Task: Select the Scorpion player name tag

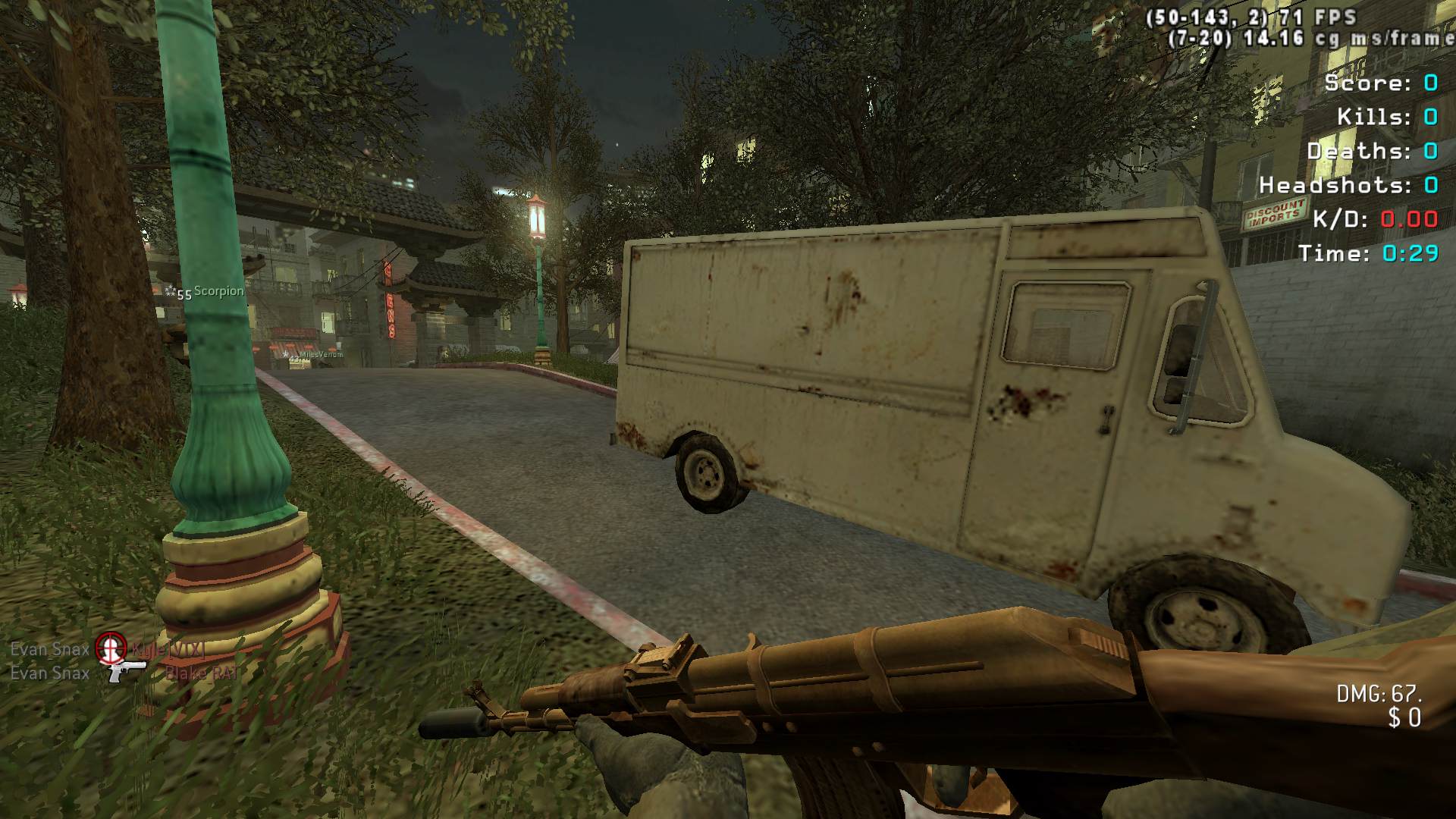Action: pos(218,291)
